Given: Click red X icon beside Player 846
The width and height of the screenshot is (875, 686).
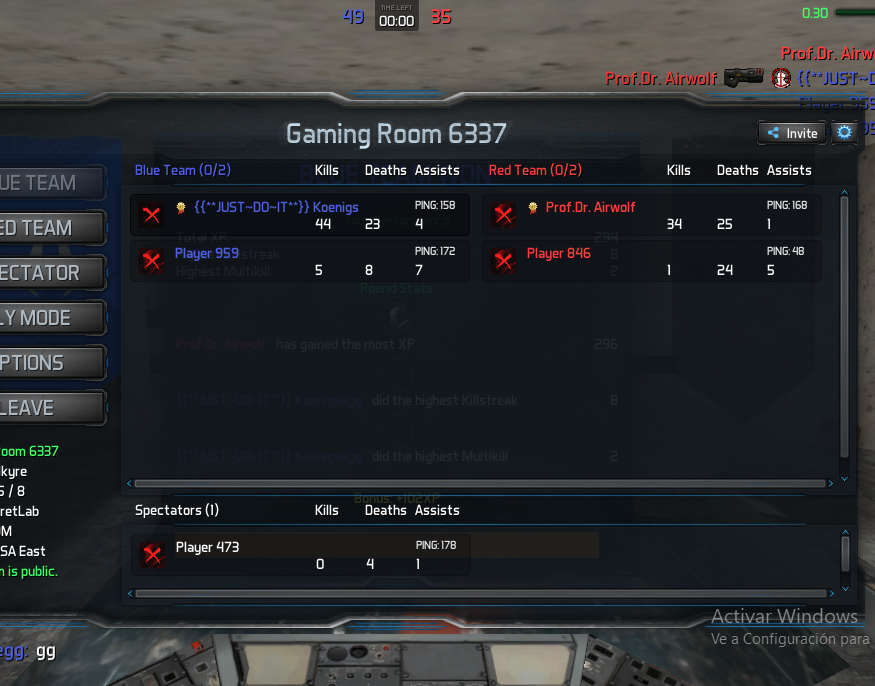Looking at the screenshot, I should click(504, 261).
